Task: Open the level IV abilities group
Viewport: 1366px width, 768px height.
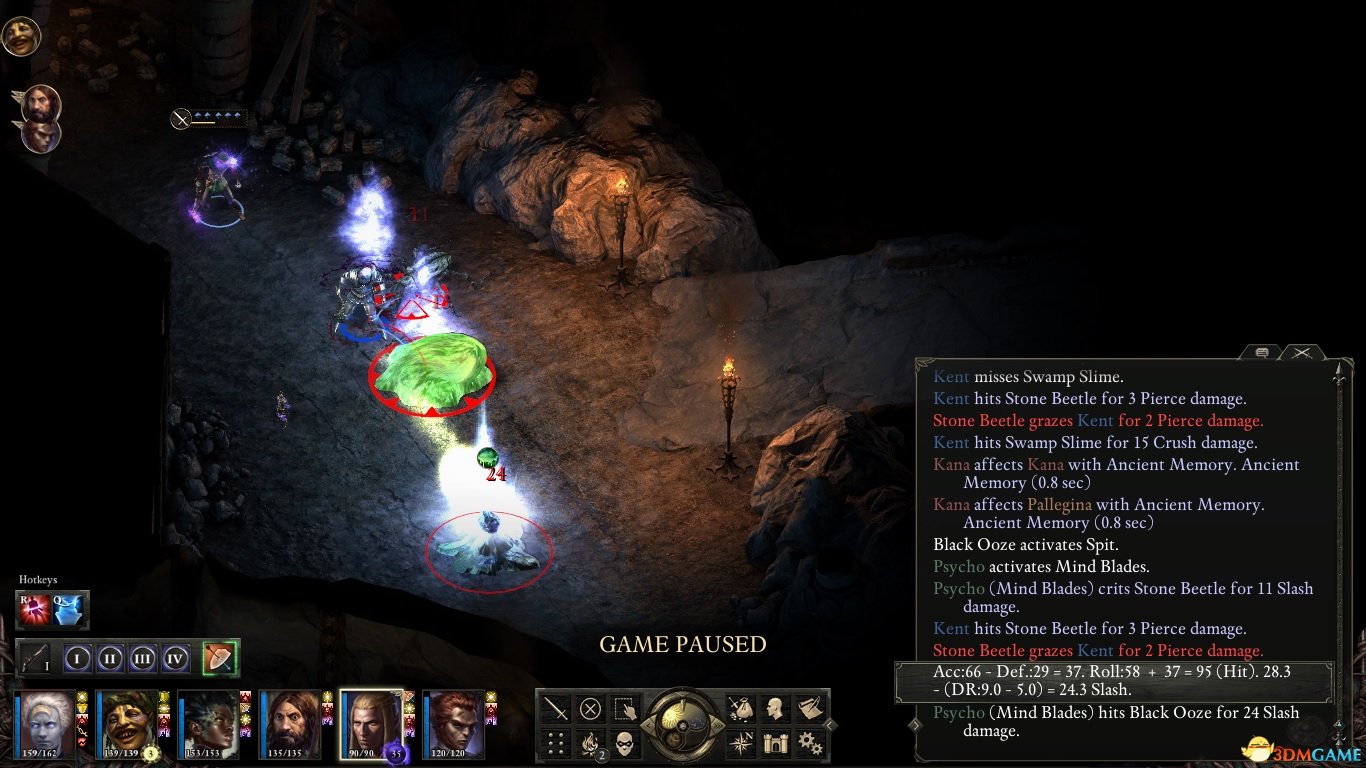Action: 176,658
